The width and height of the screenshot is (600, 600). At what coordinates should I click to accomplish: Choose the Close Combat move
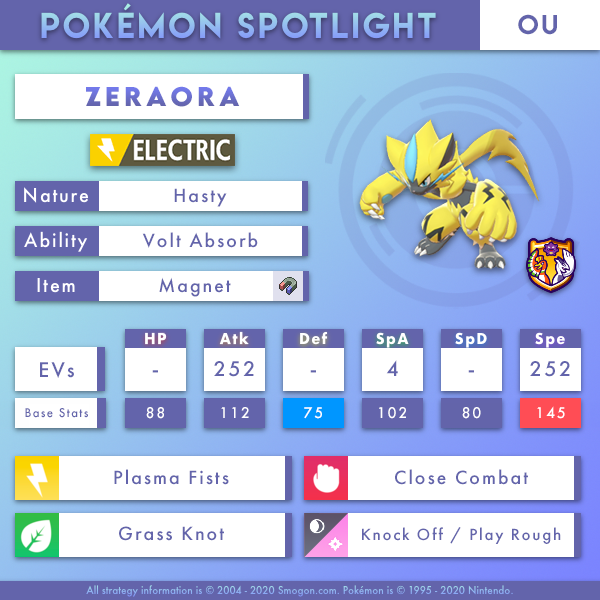click(x=460, y=478)
